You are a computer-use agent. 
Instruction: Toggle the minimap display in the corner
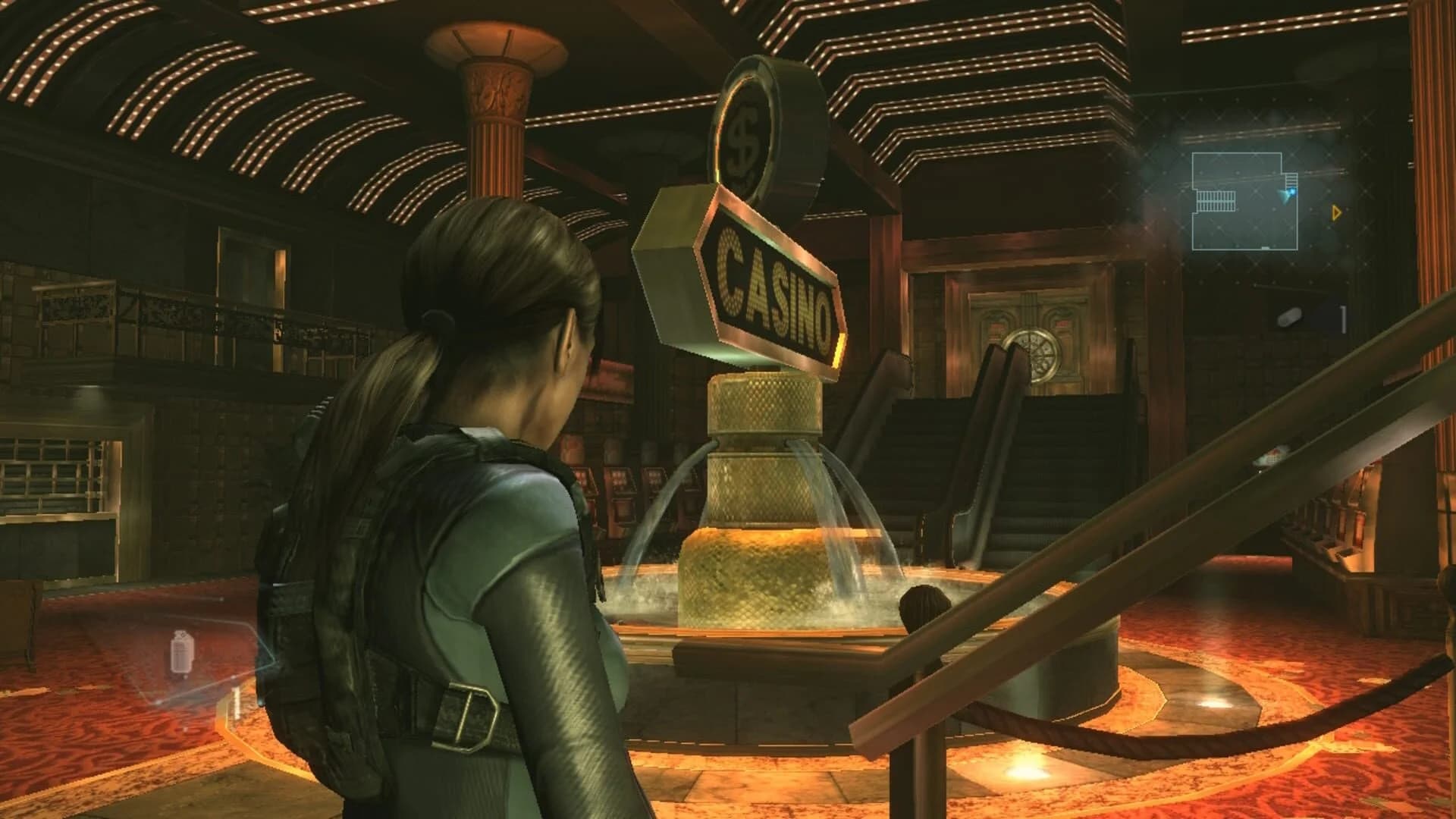point(1244,201)
